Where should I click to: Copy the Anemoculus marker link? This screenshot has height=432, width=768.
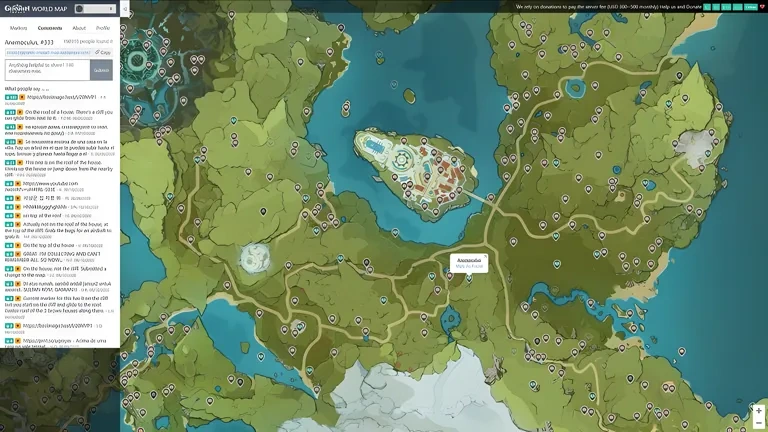click(x=104, y=52)
